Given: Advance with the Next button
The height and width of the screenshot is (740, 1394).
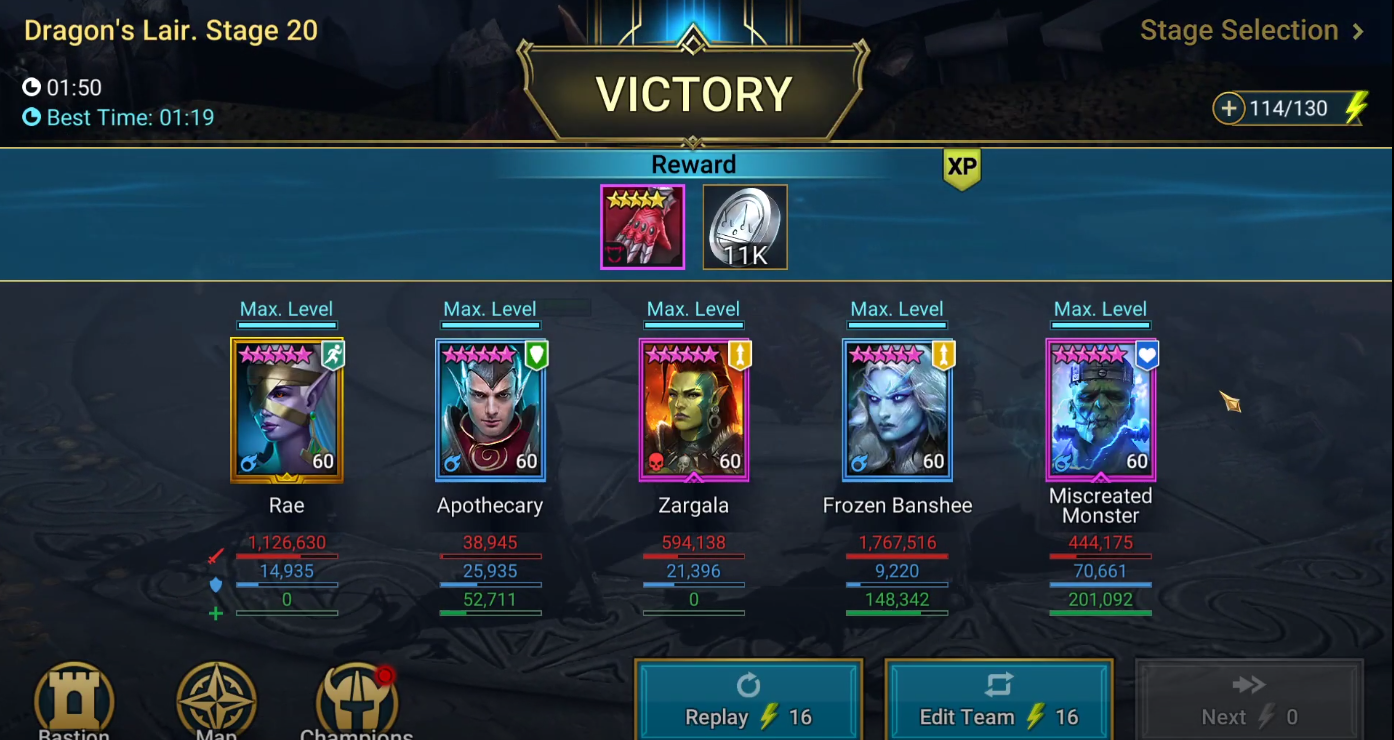Looking at the screenshot, I should coord(1248,701).
